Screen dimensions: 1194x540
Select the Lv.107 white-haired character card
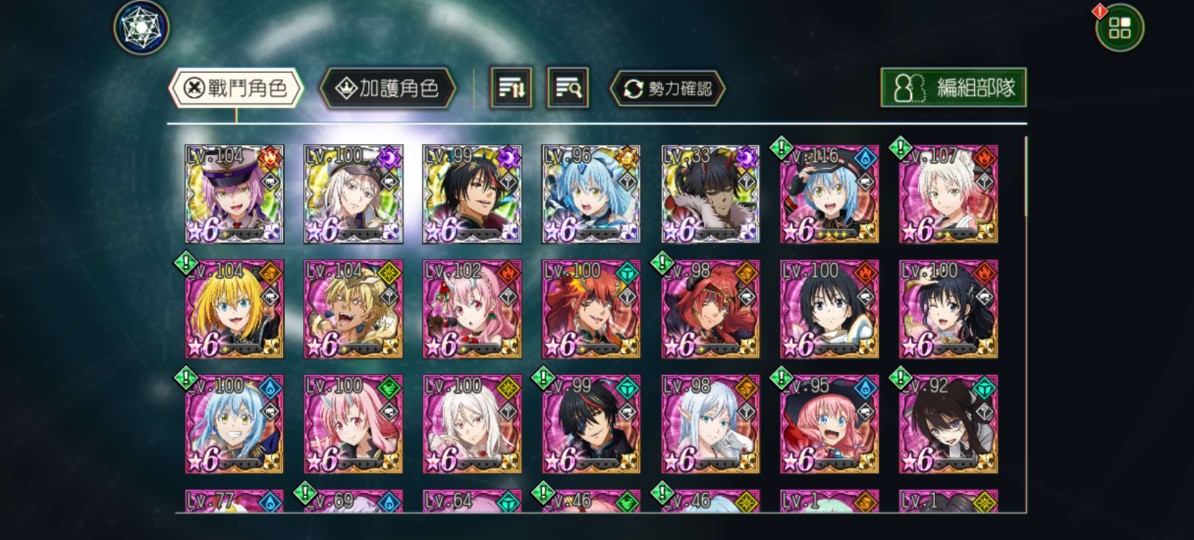coord(948,194)
